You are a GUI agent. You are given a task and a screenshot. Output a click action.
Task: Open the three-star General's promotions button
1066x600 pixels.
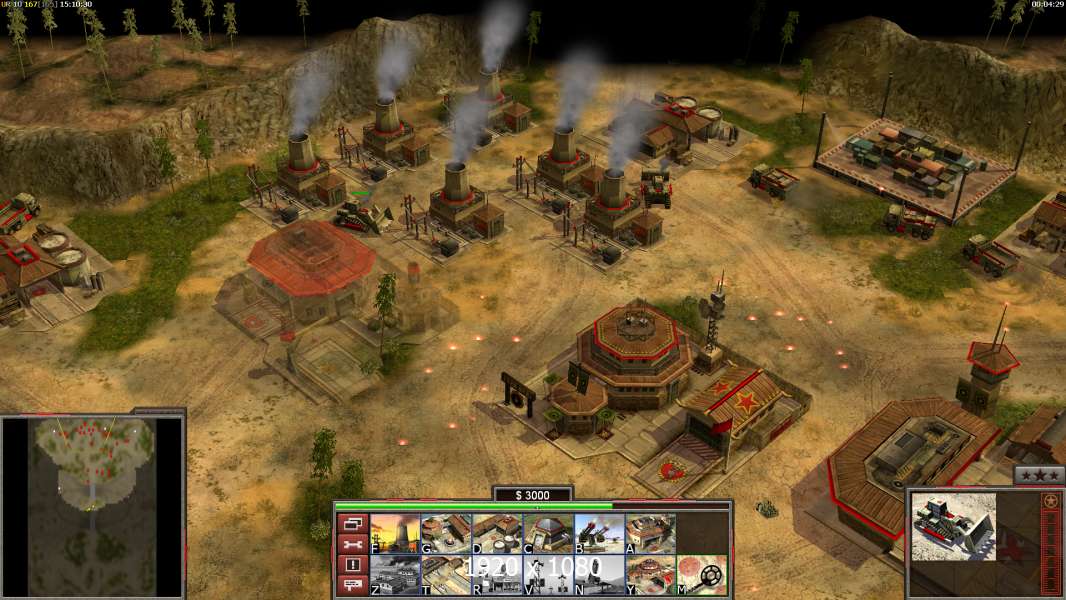tap(1039, 476)
